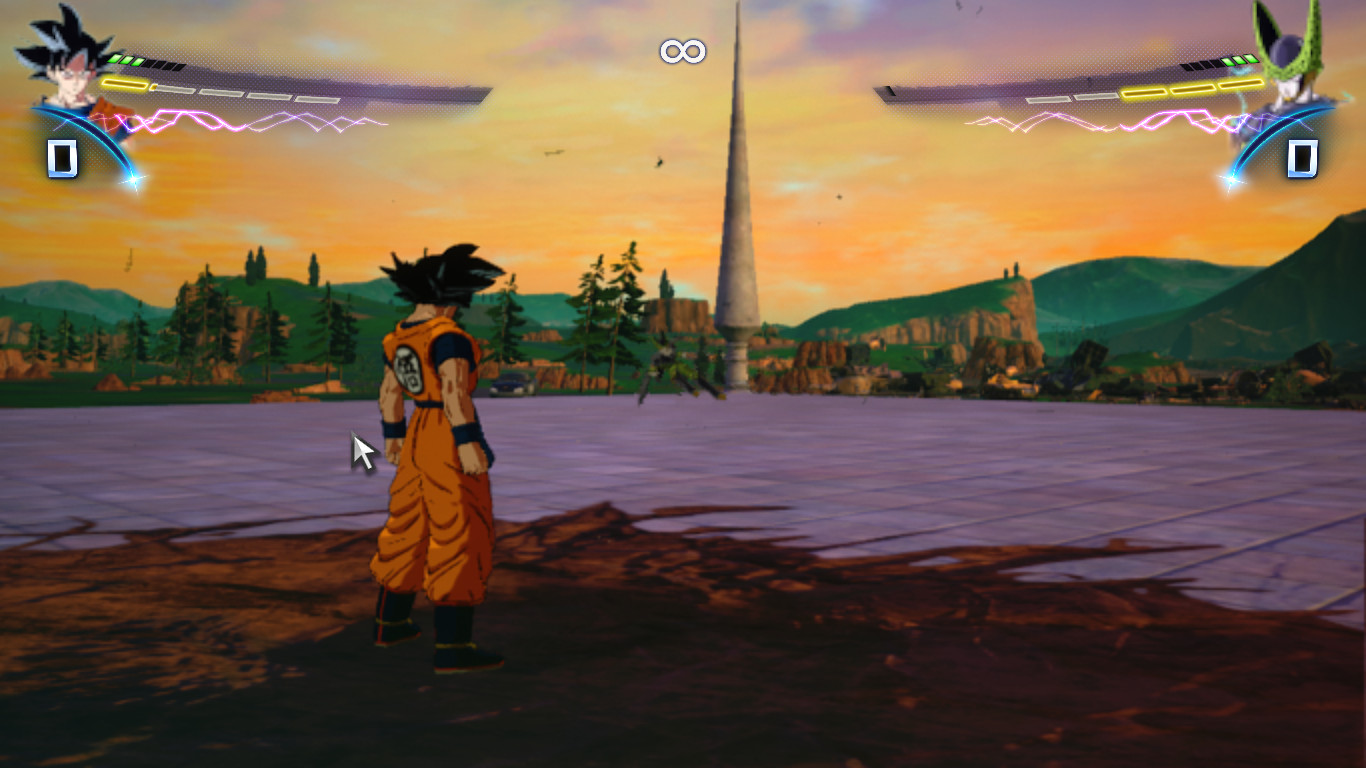Viewport: 1366px width, 768px height.
Task: Click the mouse cursor location on the arena
Action: [359, 449]
